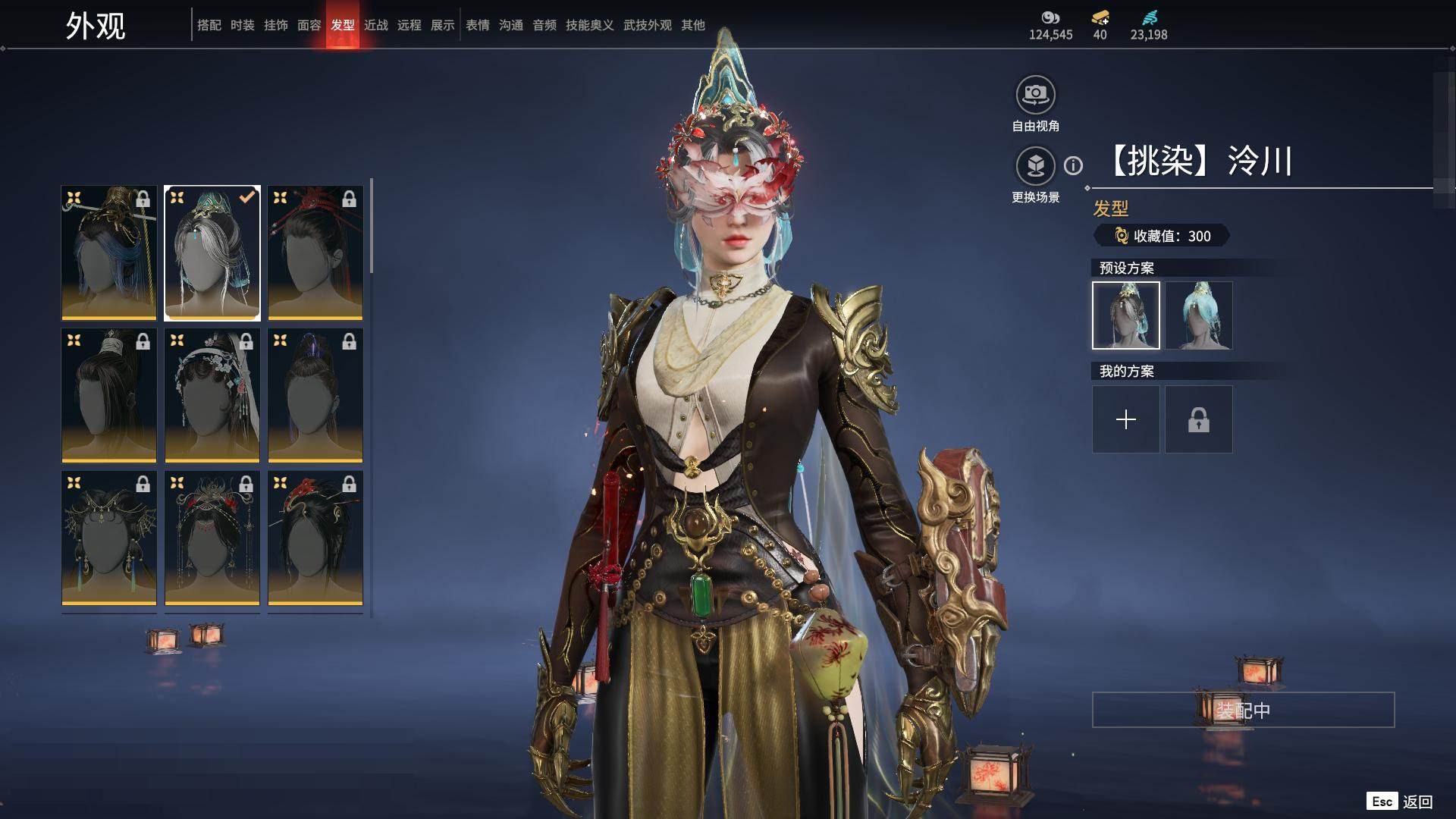
Task: Select the 技能奥义 tab
Action: tap(589, 25)
